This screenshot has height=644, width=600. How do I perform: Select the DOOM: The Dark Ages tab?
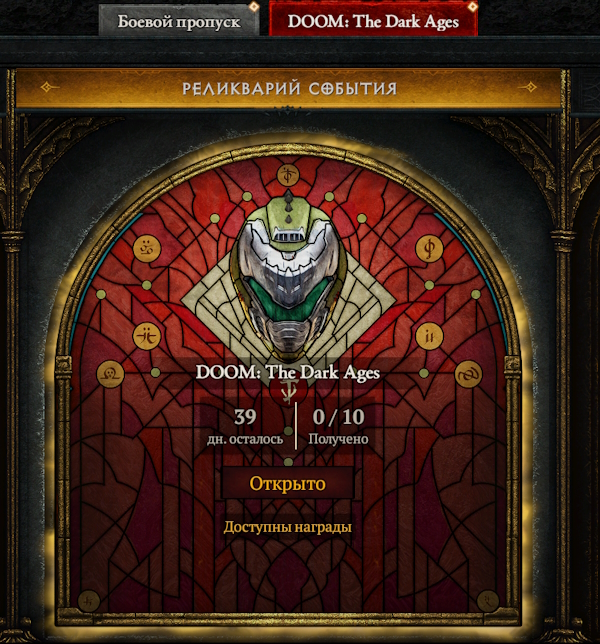[372, 21]
